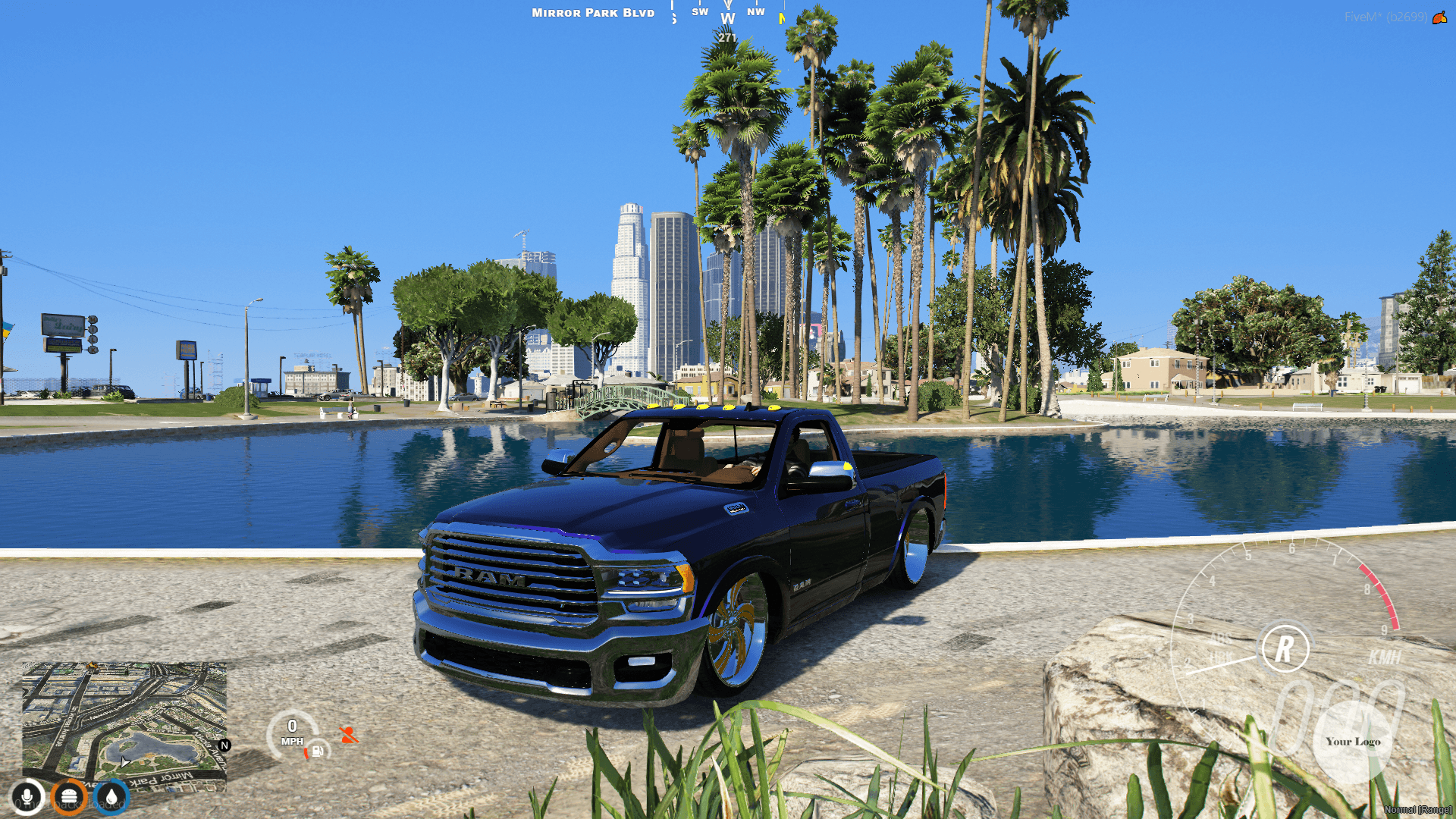The height and width of the screenshot is (819, 1456).
Task: Select the orange burger hunger icon
Action: 69,799
